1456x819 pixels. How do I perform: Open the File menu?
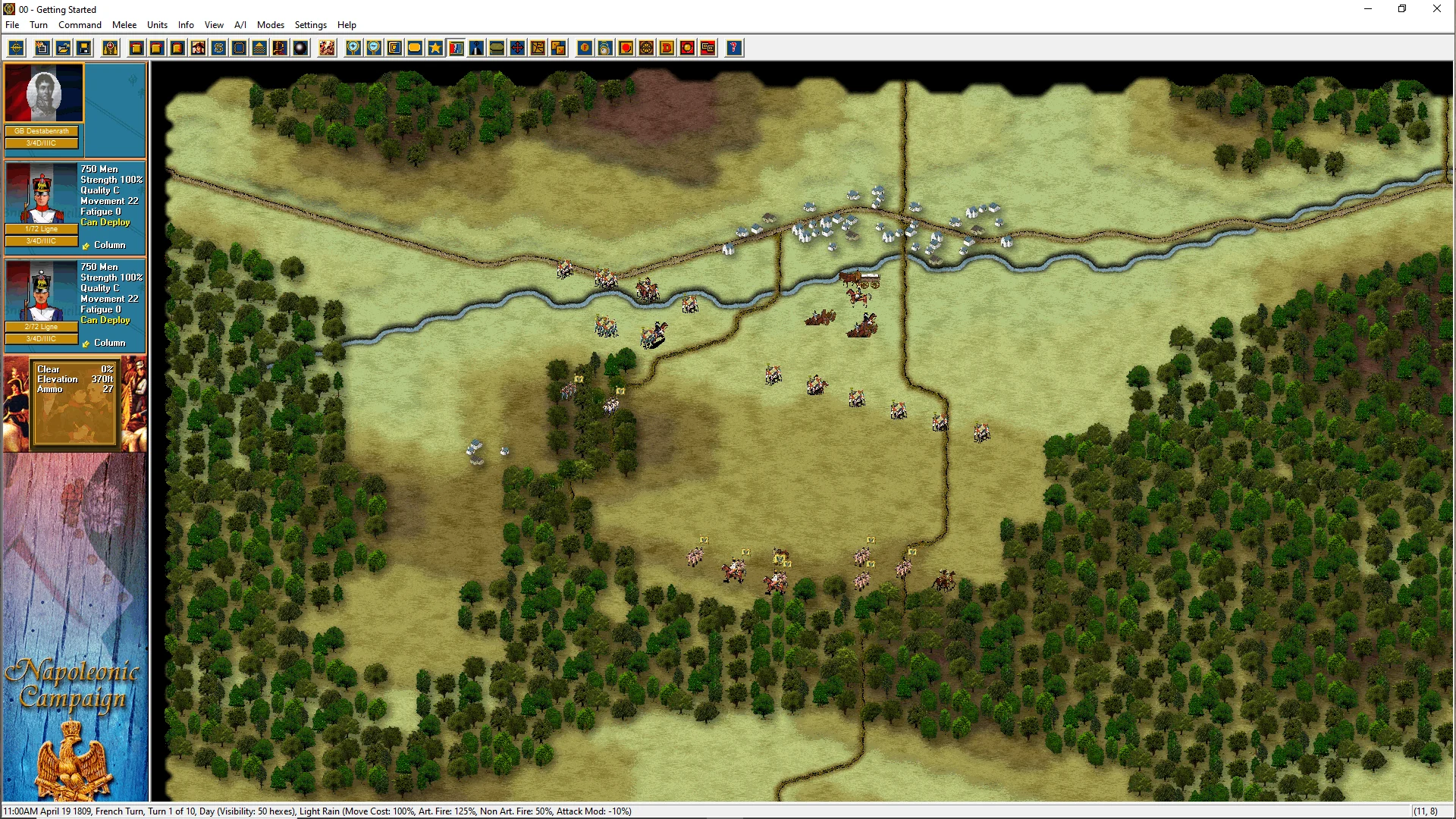click(12, 25)
